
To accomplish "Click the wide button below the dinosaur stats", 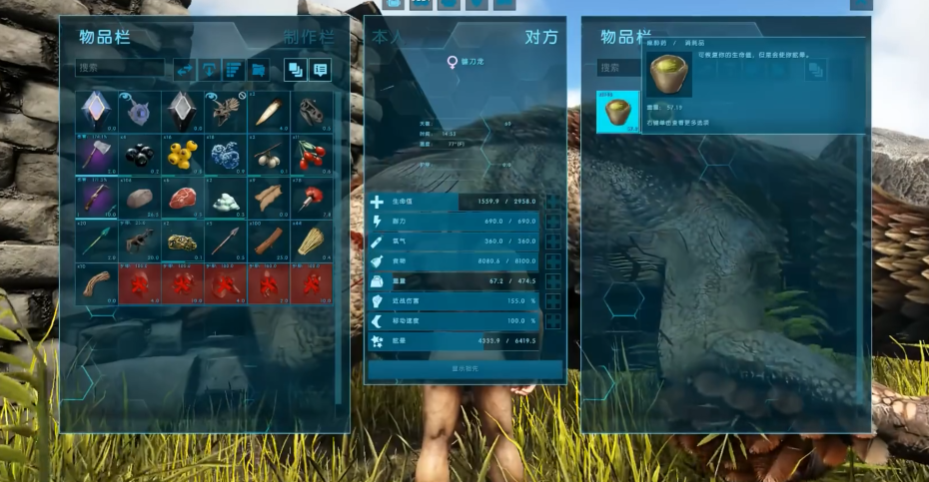I will [x=465, y=369].
